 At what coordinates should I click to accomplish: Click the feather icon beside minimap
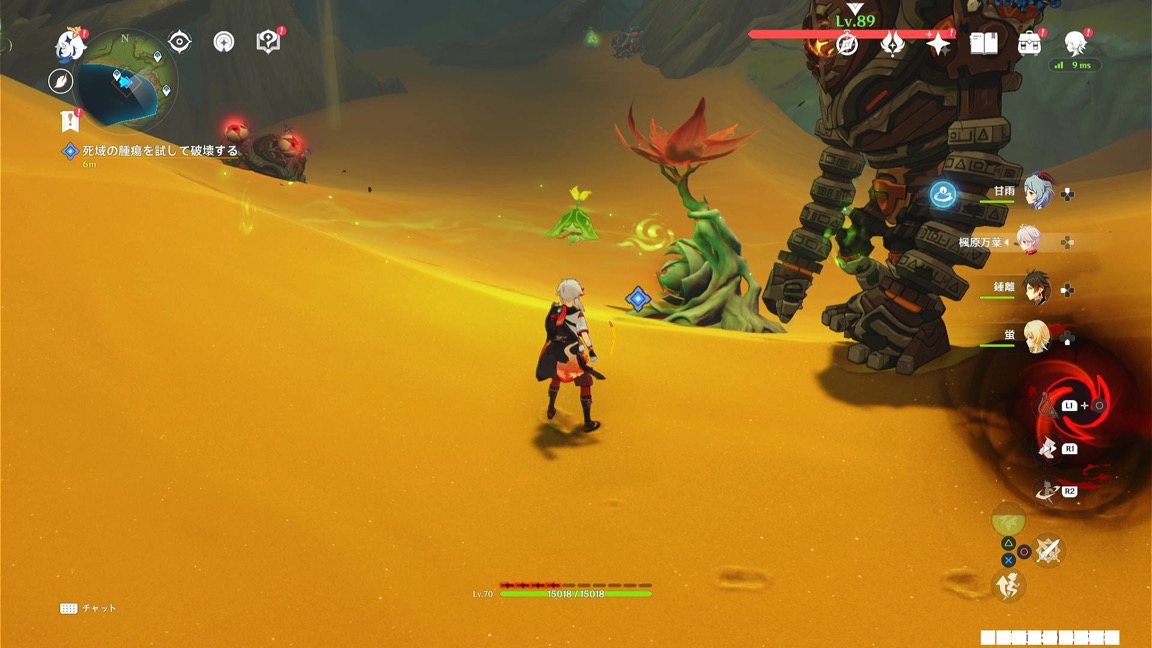point(61,81)
